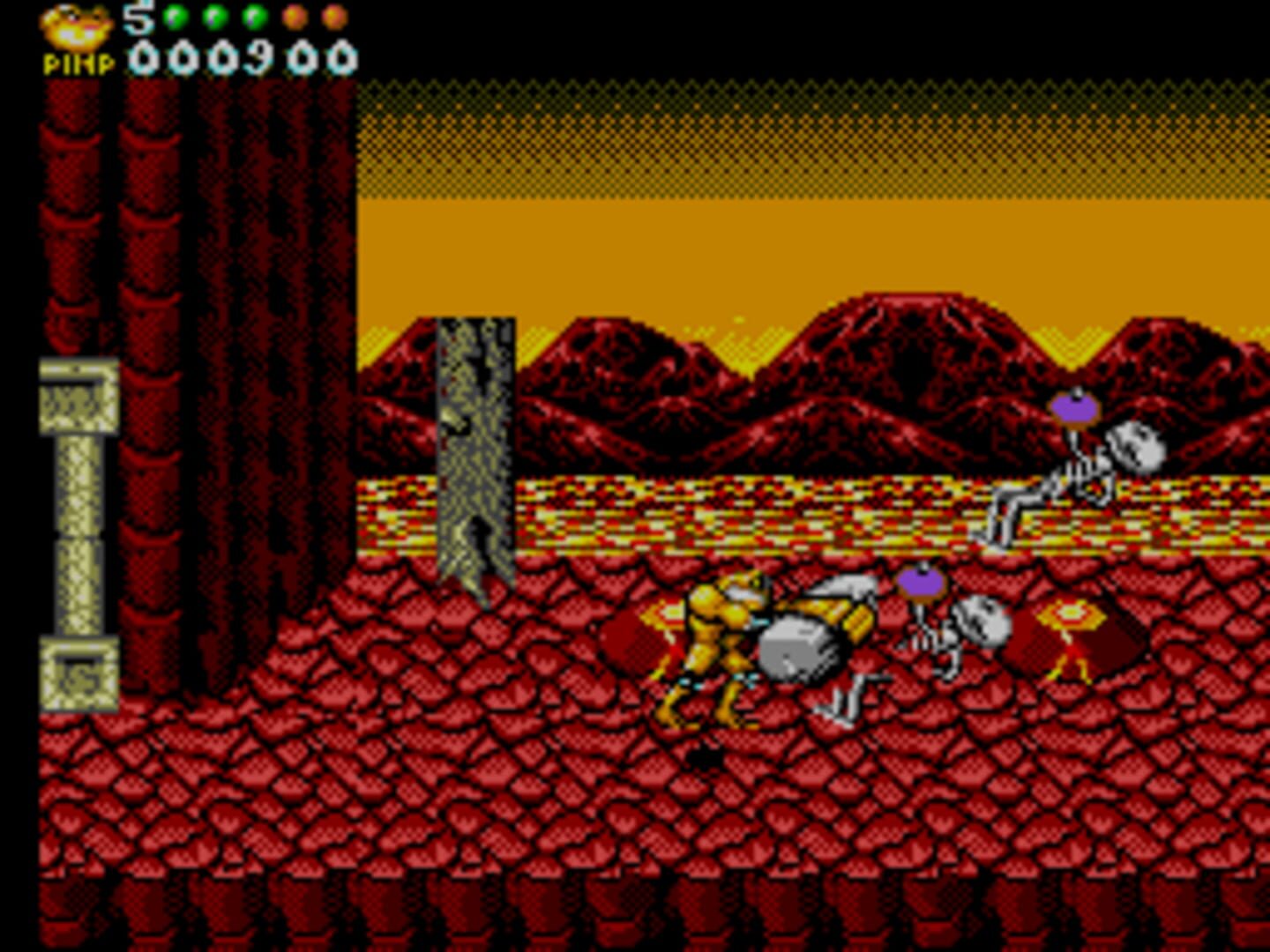Open the rightmost orange orb

333,15
